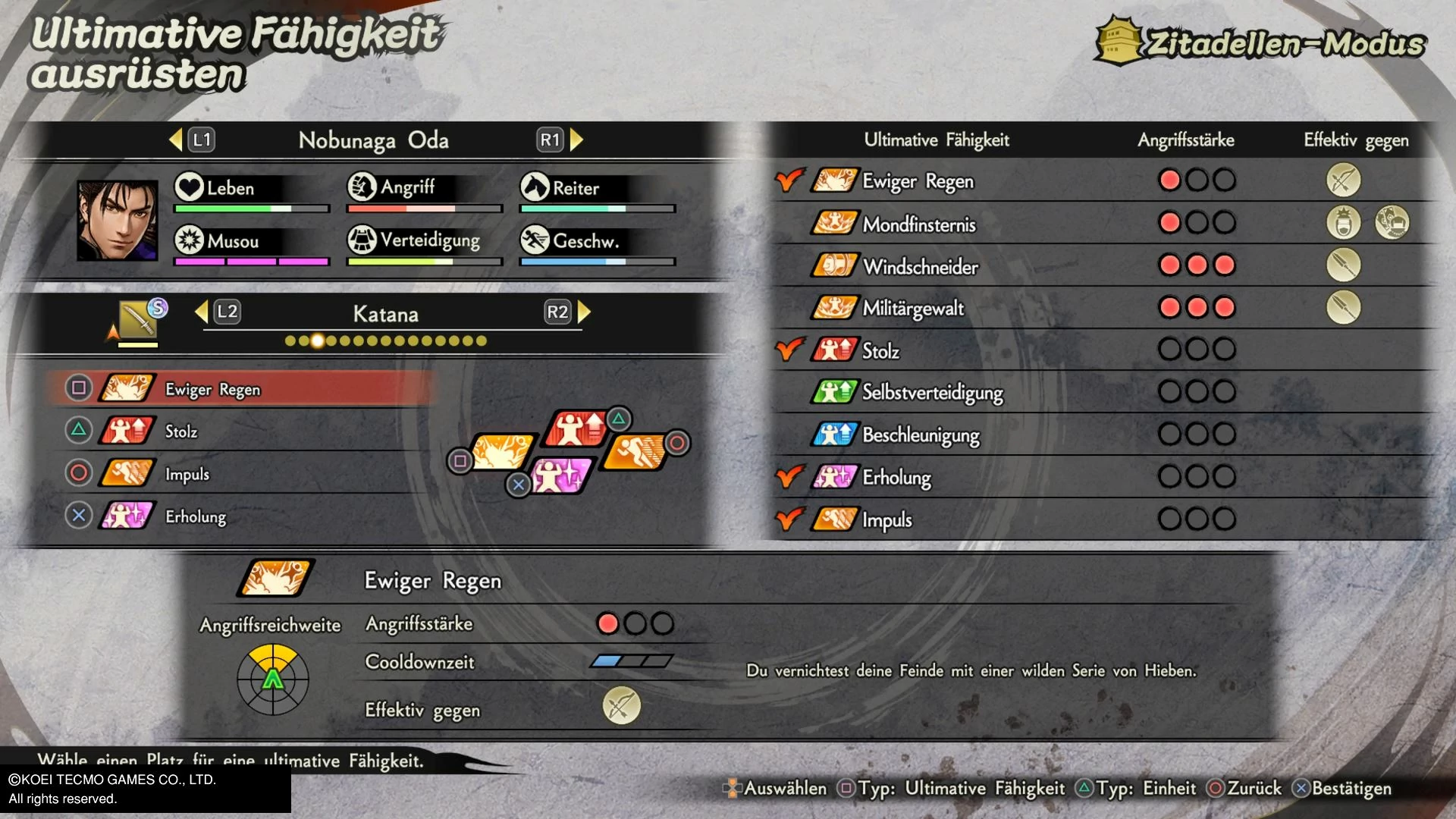The width and height of the screenshot is (1456, 819).
Task: Pick Militärgewalt in the ability list
Action: pyautogui.click(x=913, y=308)
